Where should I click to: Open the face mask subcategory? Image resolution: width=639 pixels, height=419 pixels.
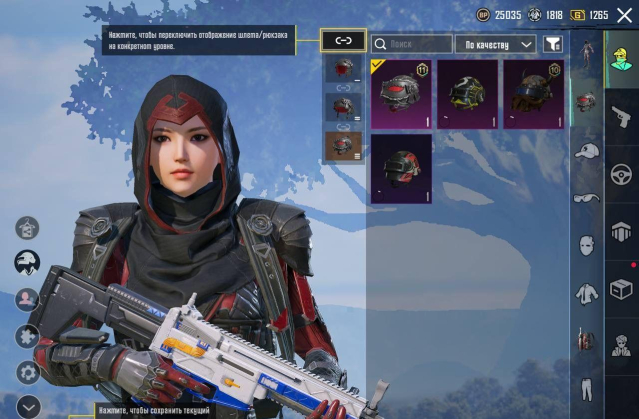coord(586,245)
